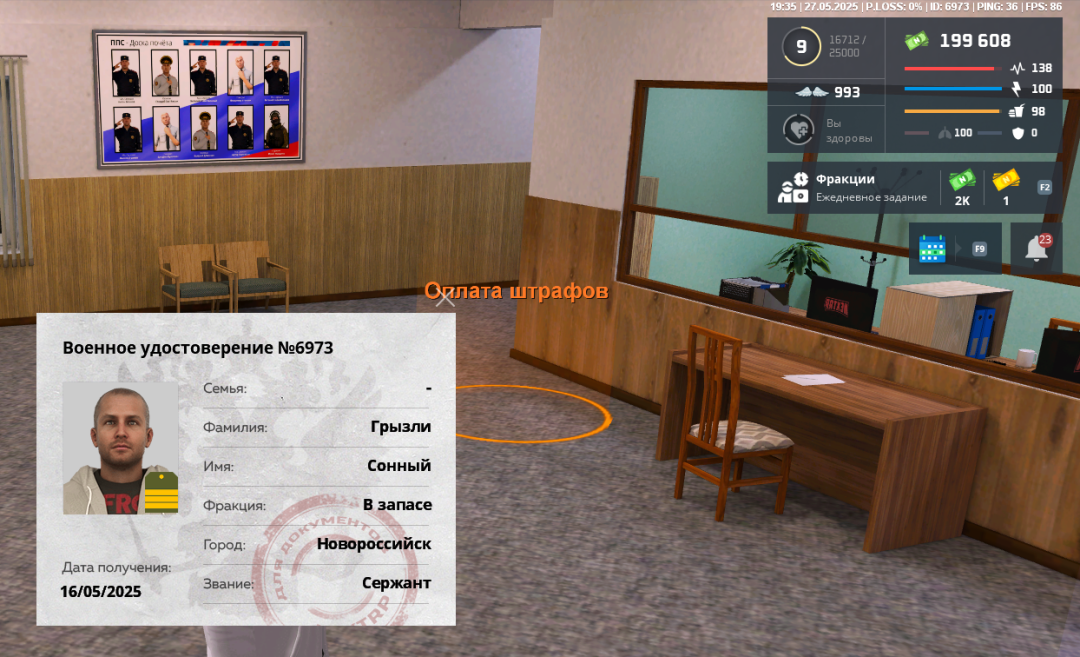Image resolution: width=1080 pixels, height=657 pixels.
Task: Open the calendar icon panel
Action: point(932,249)
